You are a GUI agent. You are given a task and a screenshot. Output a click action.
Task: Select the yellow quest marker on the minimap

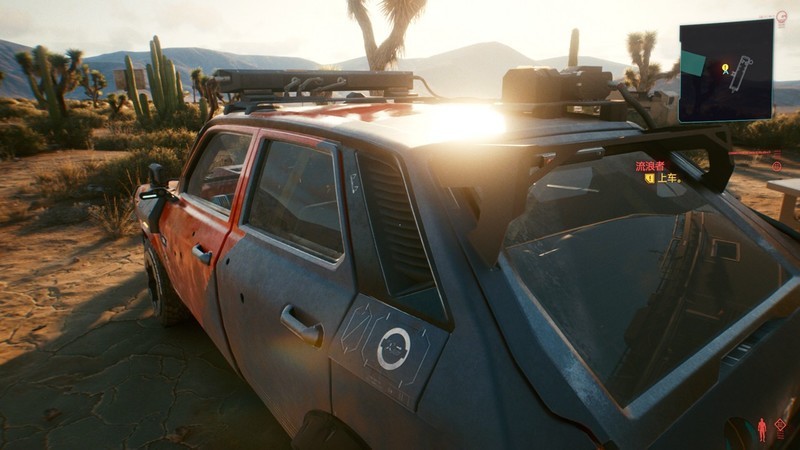(725, 69)
